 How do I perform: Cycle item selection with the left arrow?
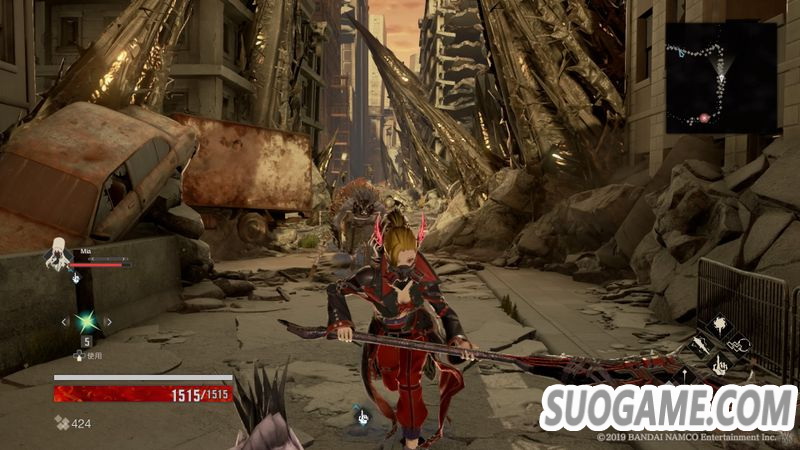click(65, 322)
